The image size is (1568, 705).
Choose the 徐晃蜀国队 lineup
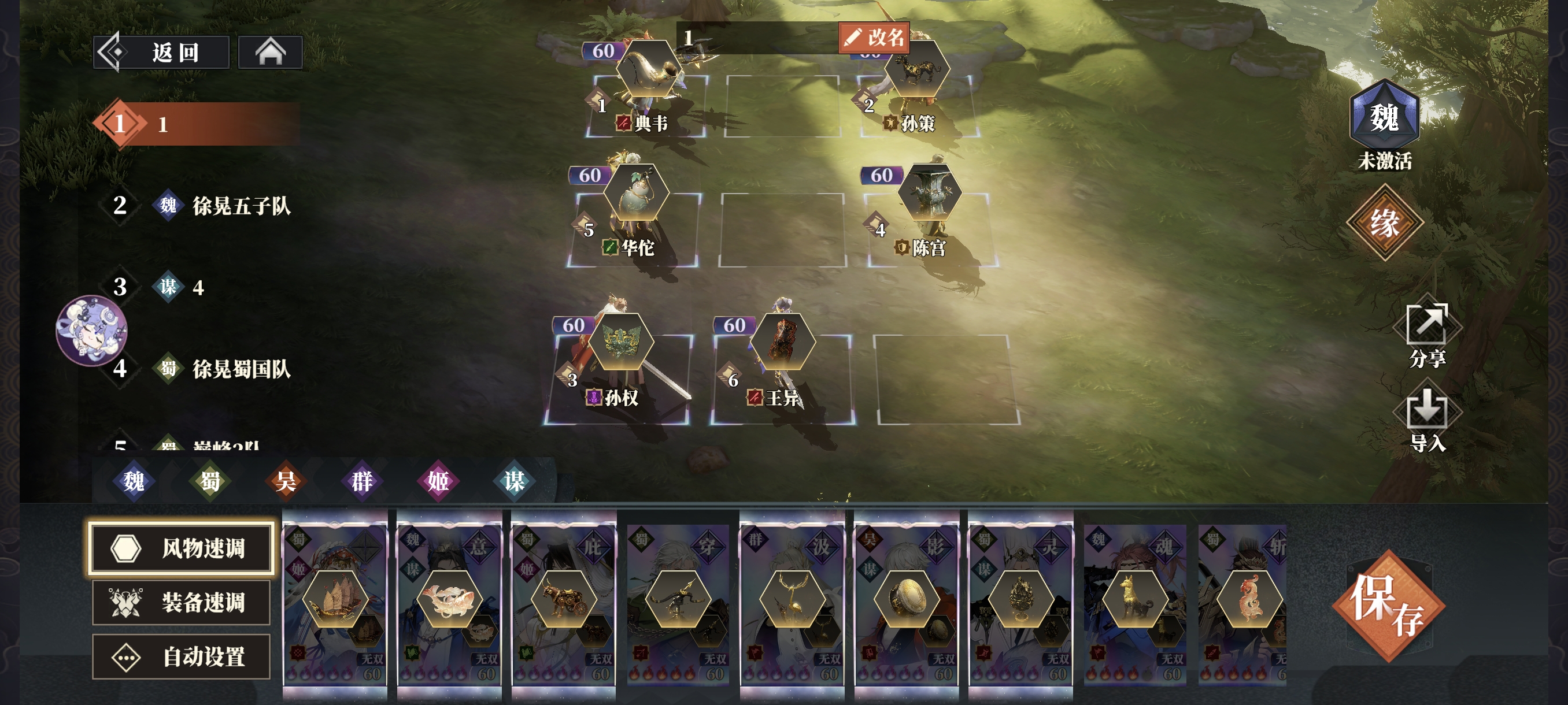point(241,369)
